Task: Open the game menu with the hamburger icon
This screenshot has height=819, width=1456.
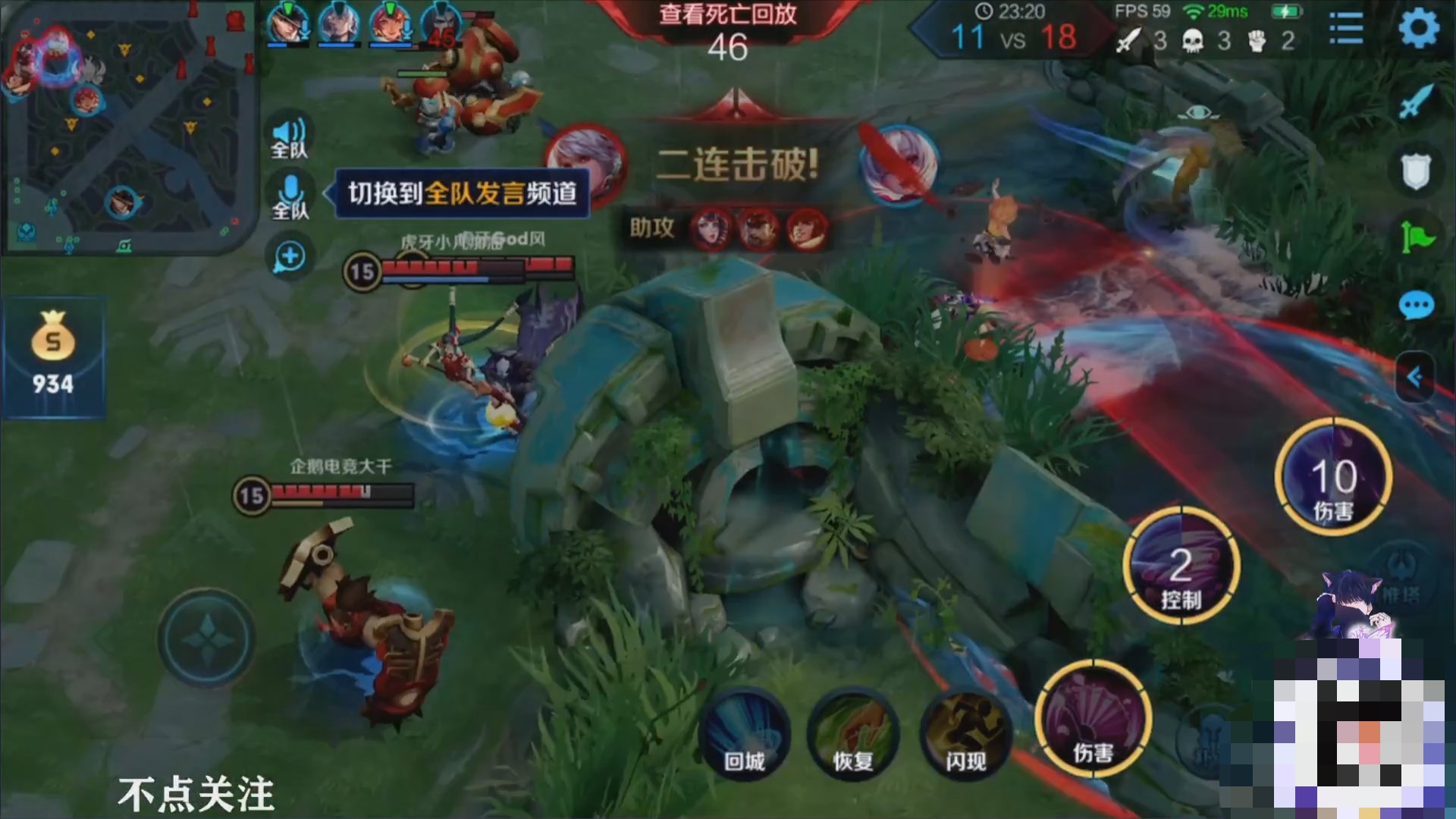Action: coord(1346,27)
